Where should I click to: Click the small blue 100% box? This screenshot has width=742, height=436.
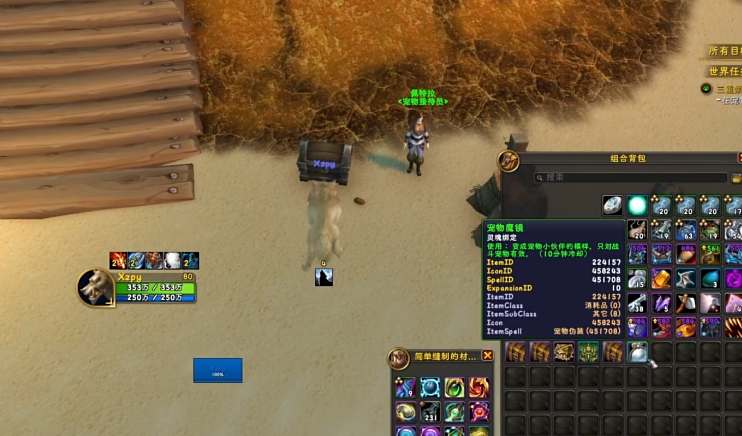[x=217, y=371]
